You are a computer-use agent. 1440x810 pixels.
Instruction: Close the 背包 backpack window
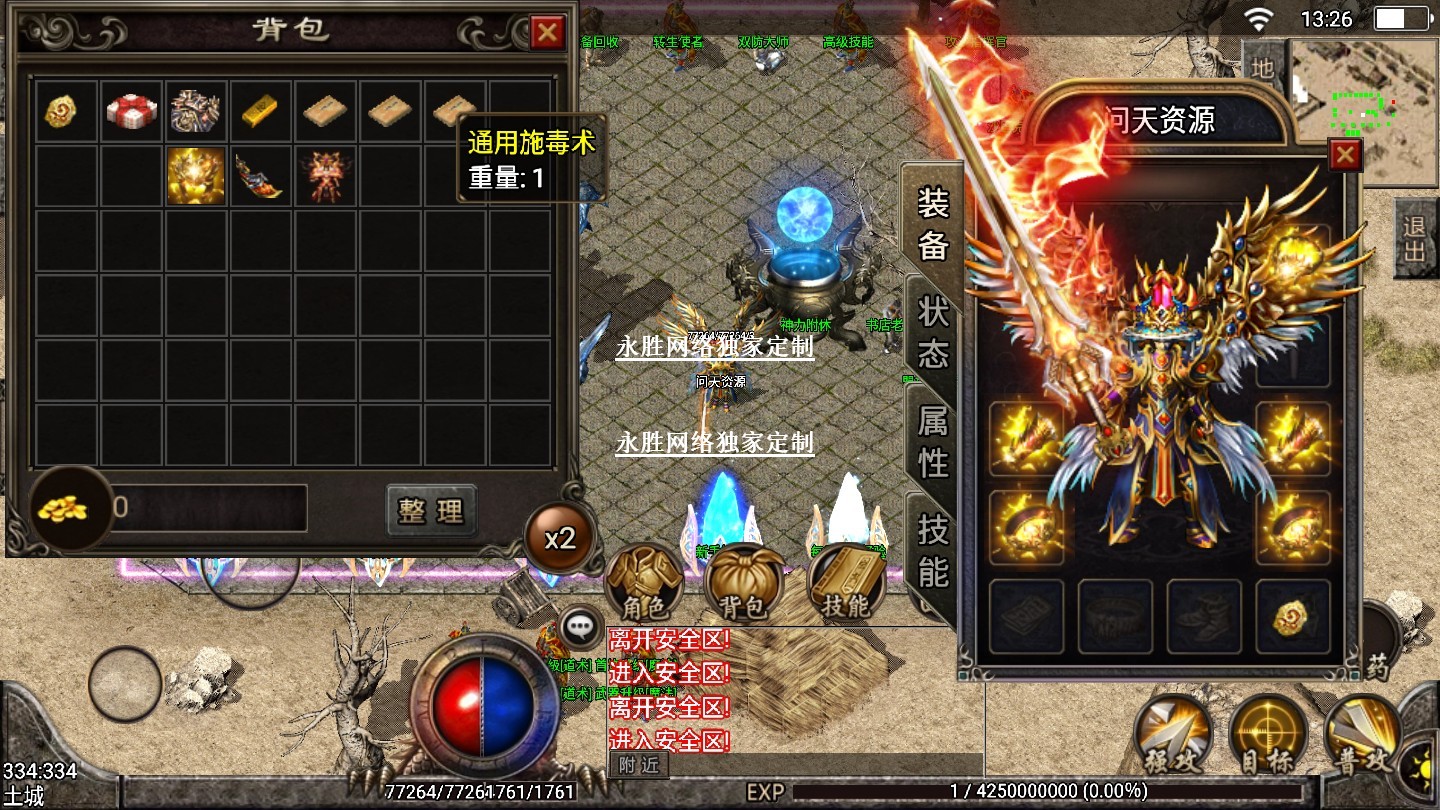(x=547, y=33)
